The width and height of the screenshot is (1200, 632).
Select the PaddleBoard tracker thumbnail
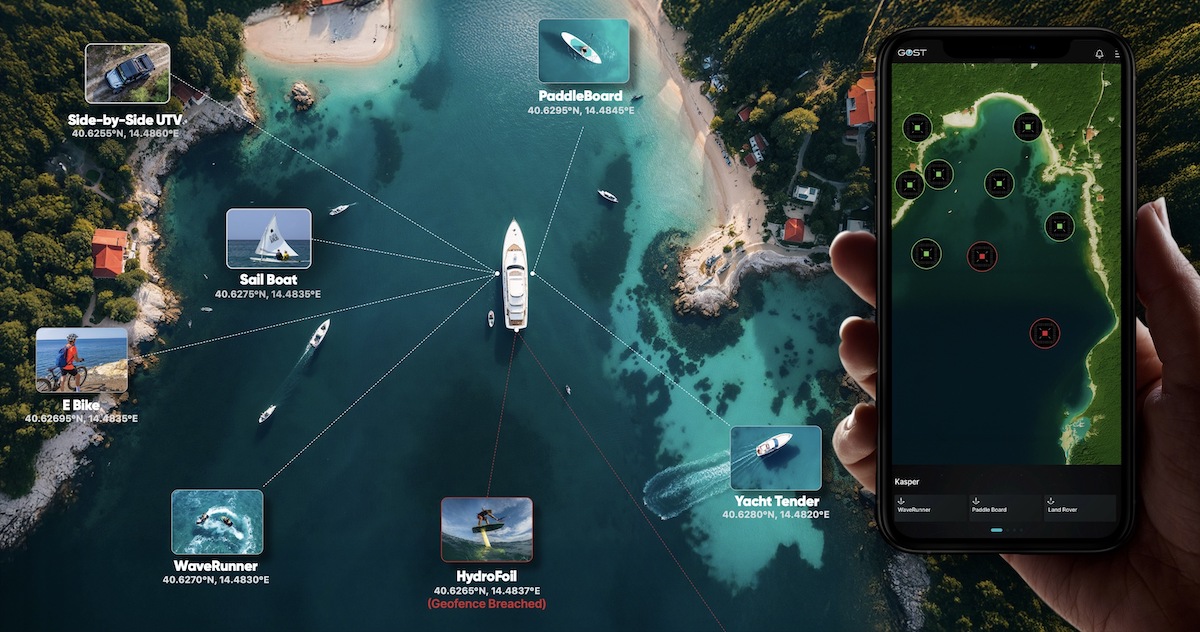point(583,50)
